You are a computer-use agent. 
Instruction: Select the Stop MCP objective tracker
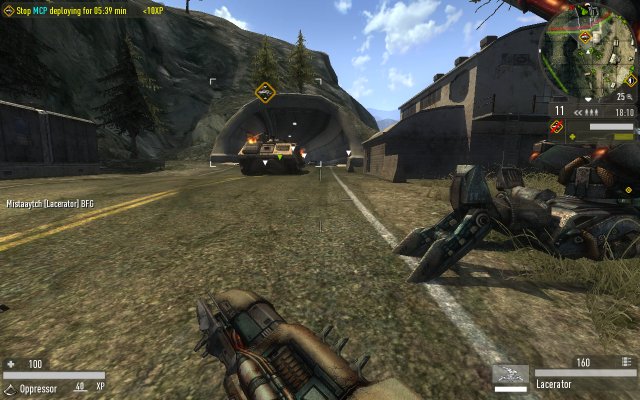[68, 9]
